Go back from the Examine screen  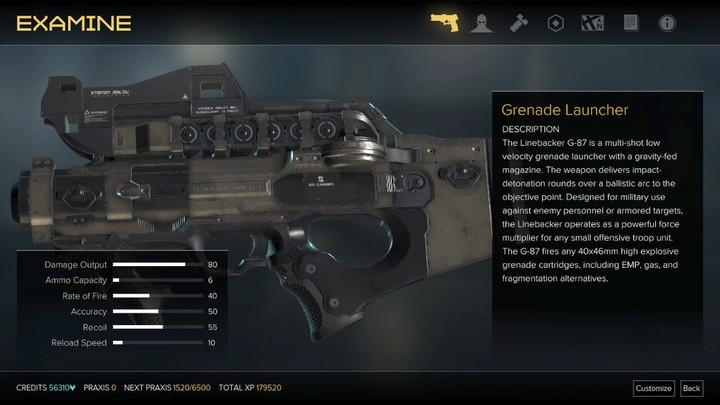click(691, 388)
